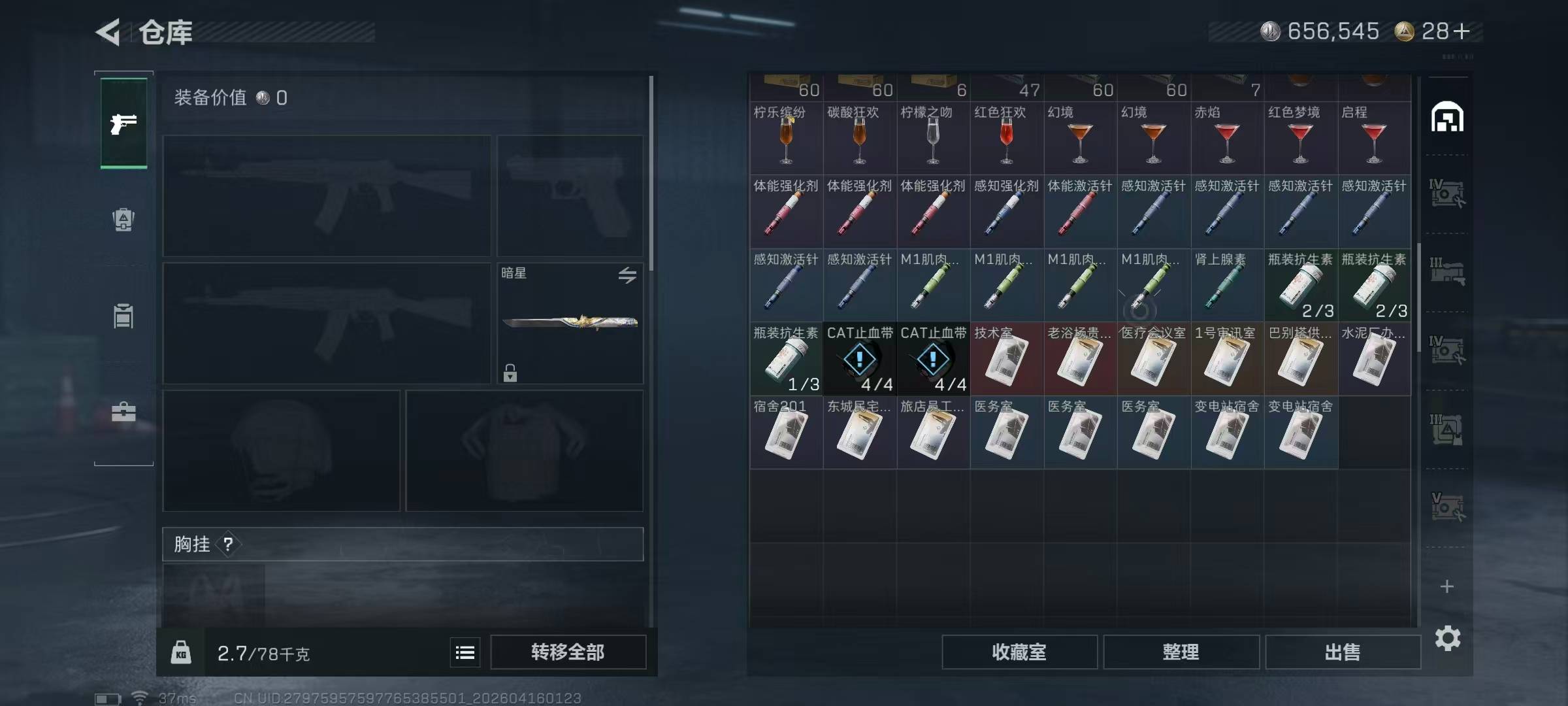1568x706 pixels.
Task: Select the 赤焰 cocktail item
Action: coord(1227,137)
